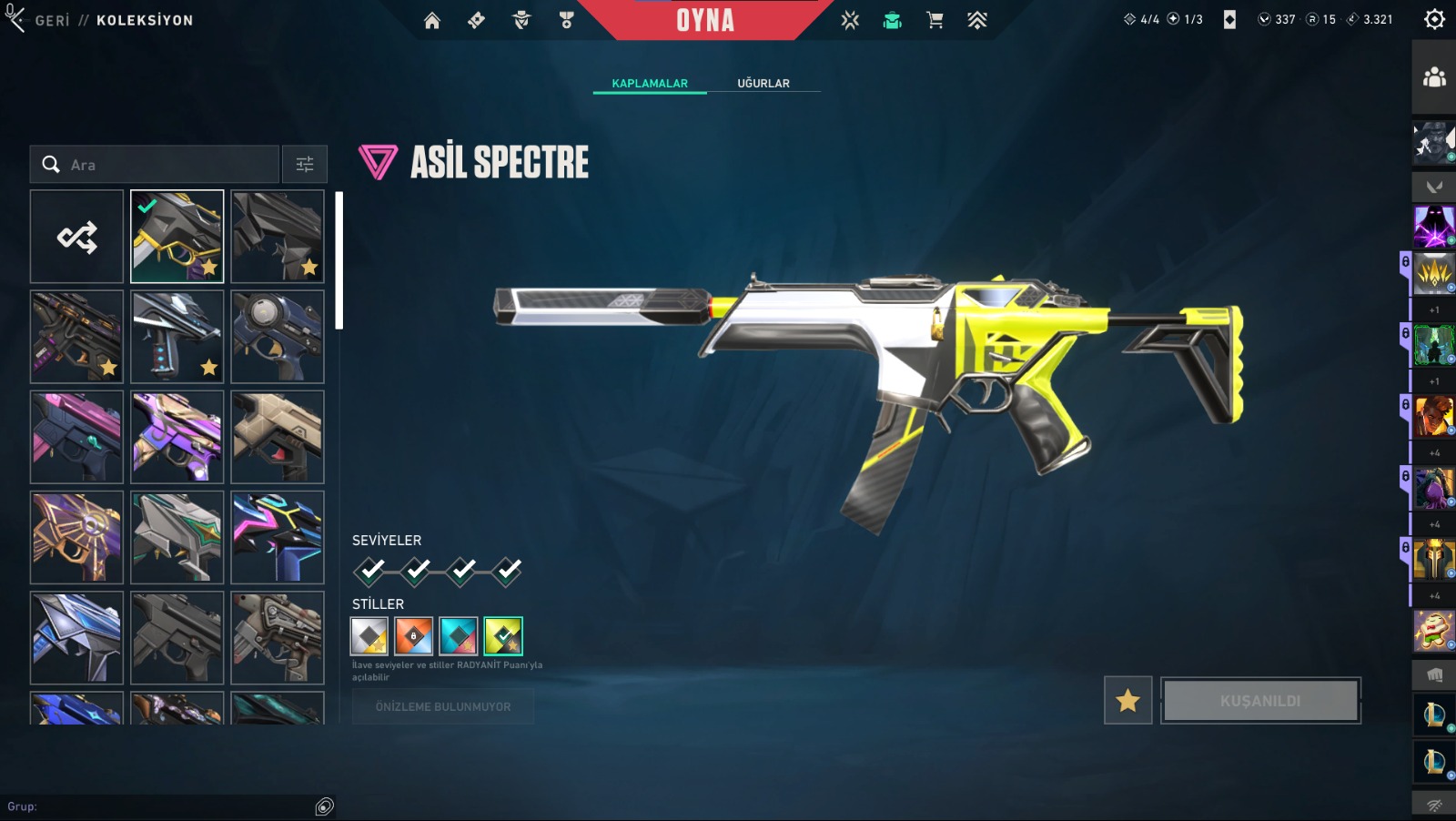
Task: Choose the tan beige Spectre skin
Action: click(277, 437)
